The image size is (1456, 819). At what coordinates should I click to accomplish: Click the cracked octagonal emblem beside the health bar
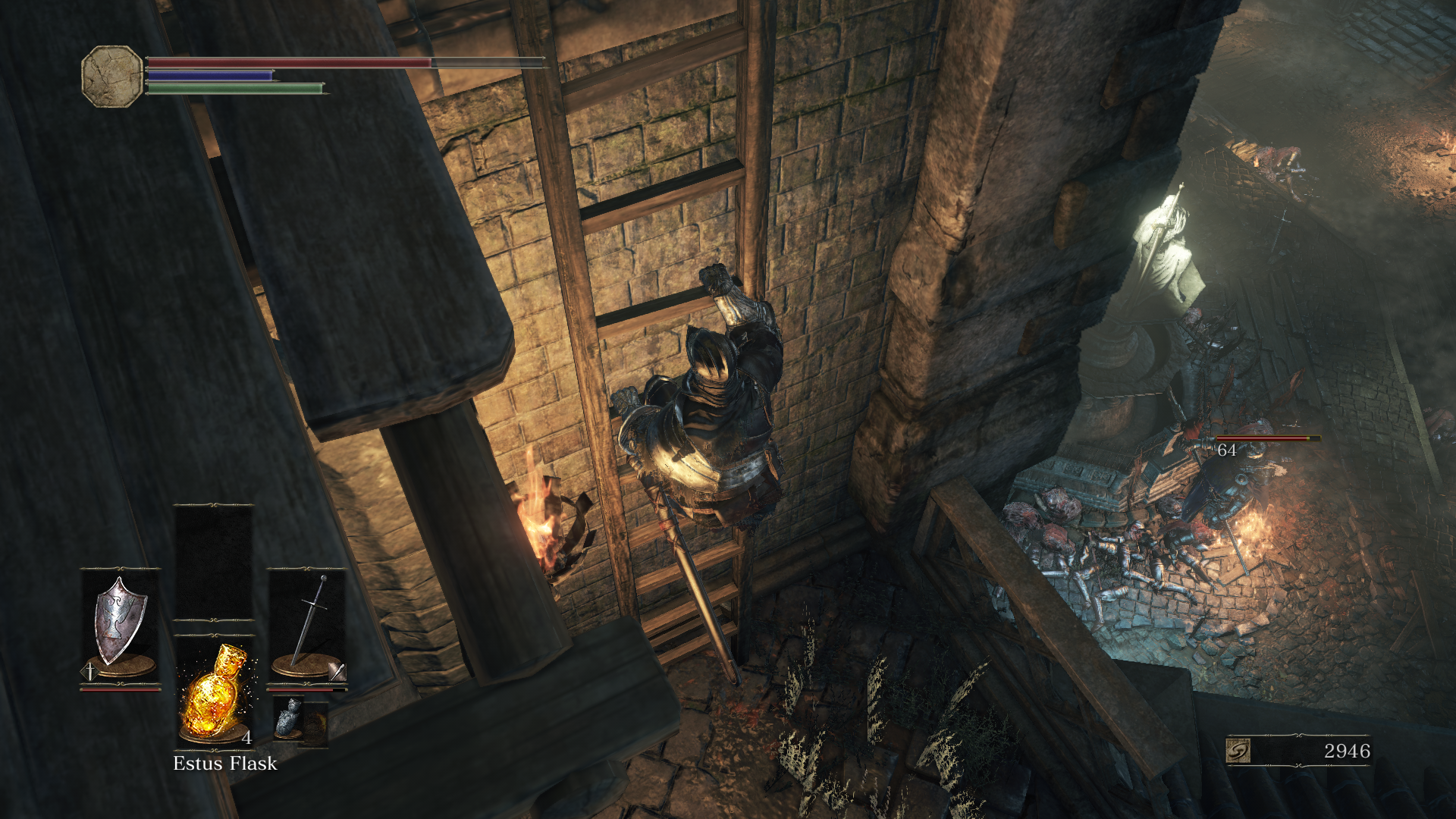(x=112, y=76)
